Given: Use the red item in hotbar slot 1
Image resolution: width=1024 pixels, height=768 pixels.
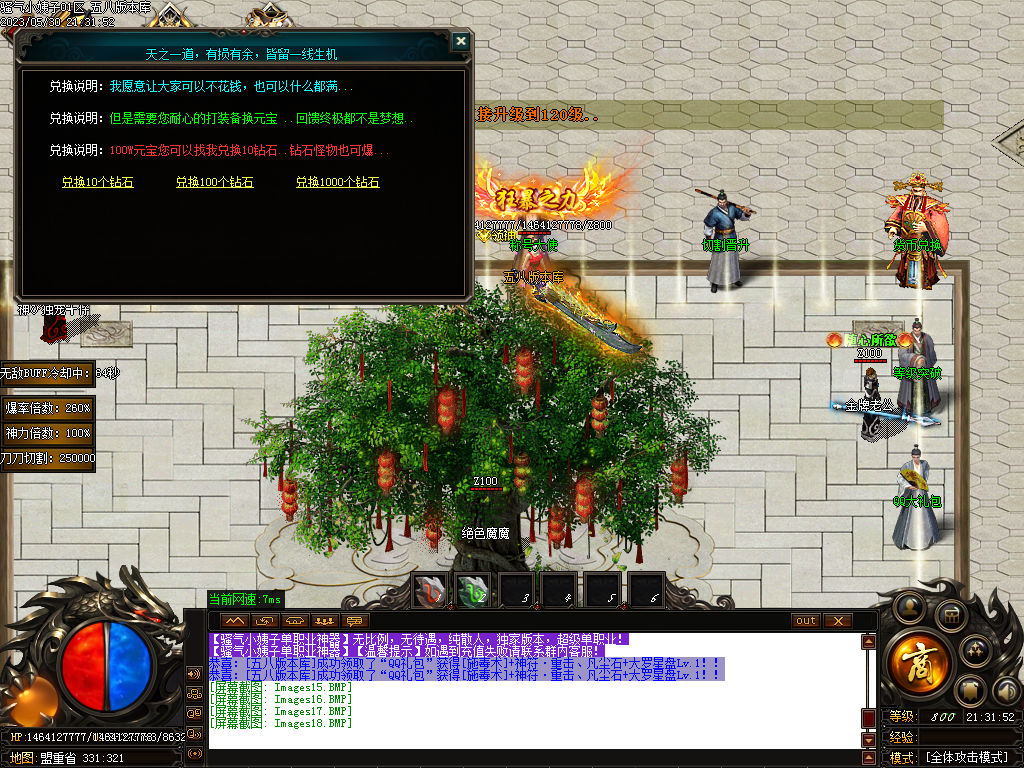Looking at the screenshot, I should 430,592.
